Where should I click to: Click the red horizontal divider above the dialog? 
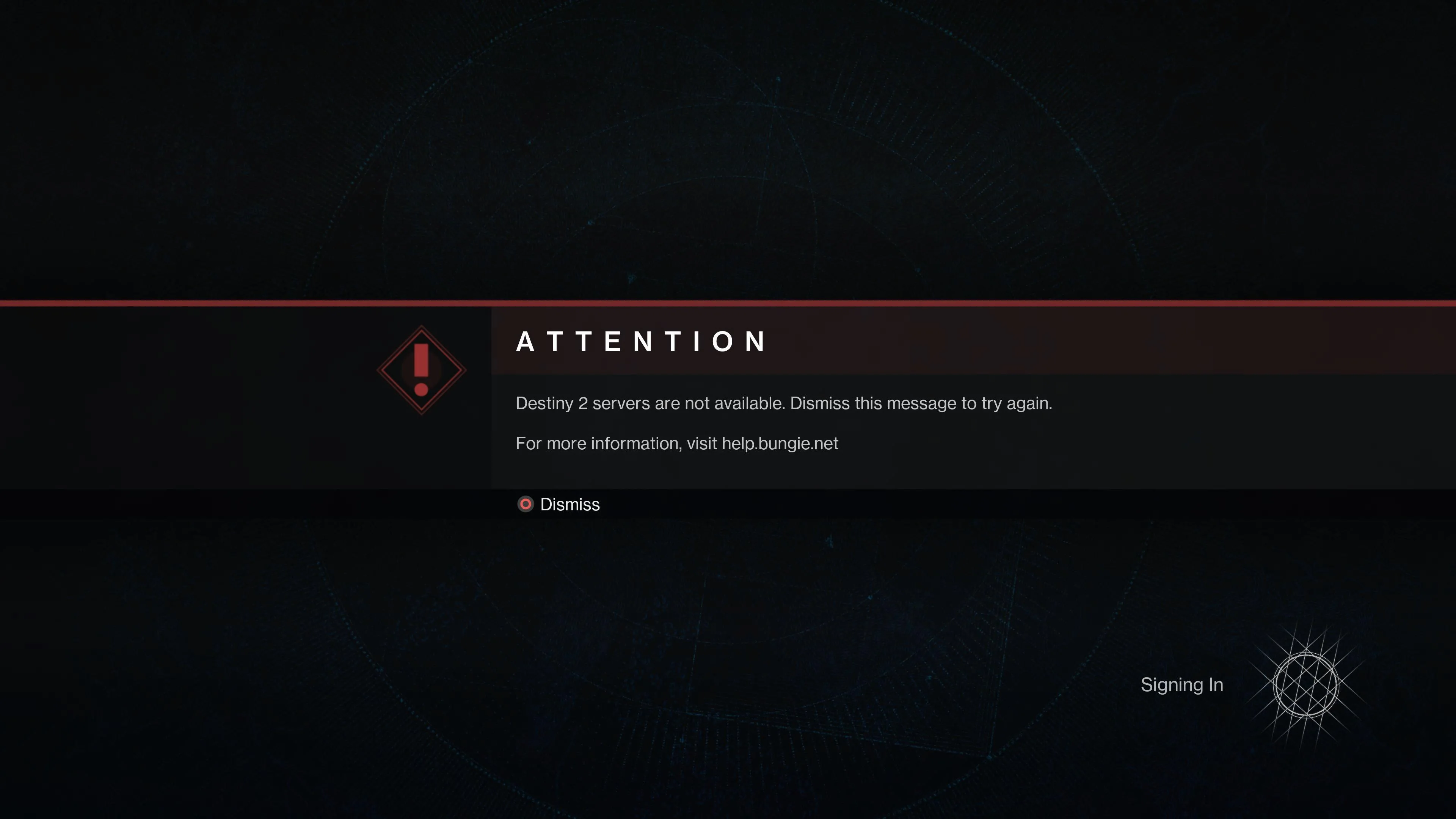point(728,303)
